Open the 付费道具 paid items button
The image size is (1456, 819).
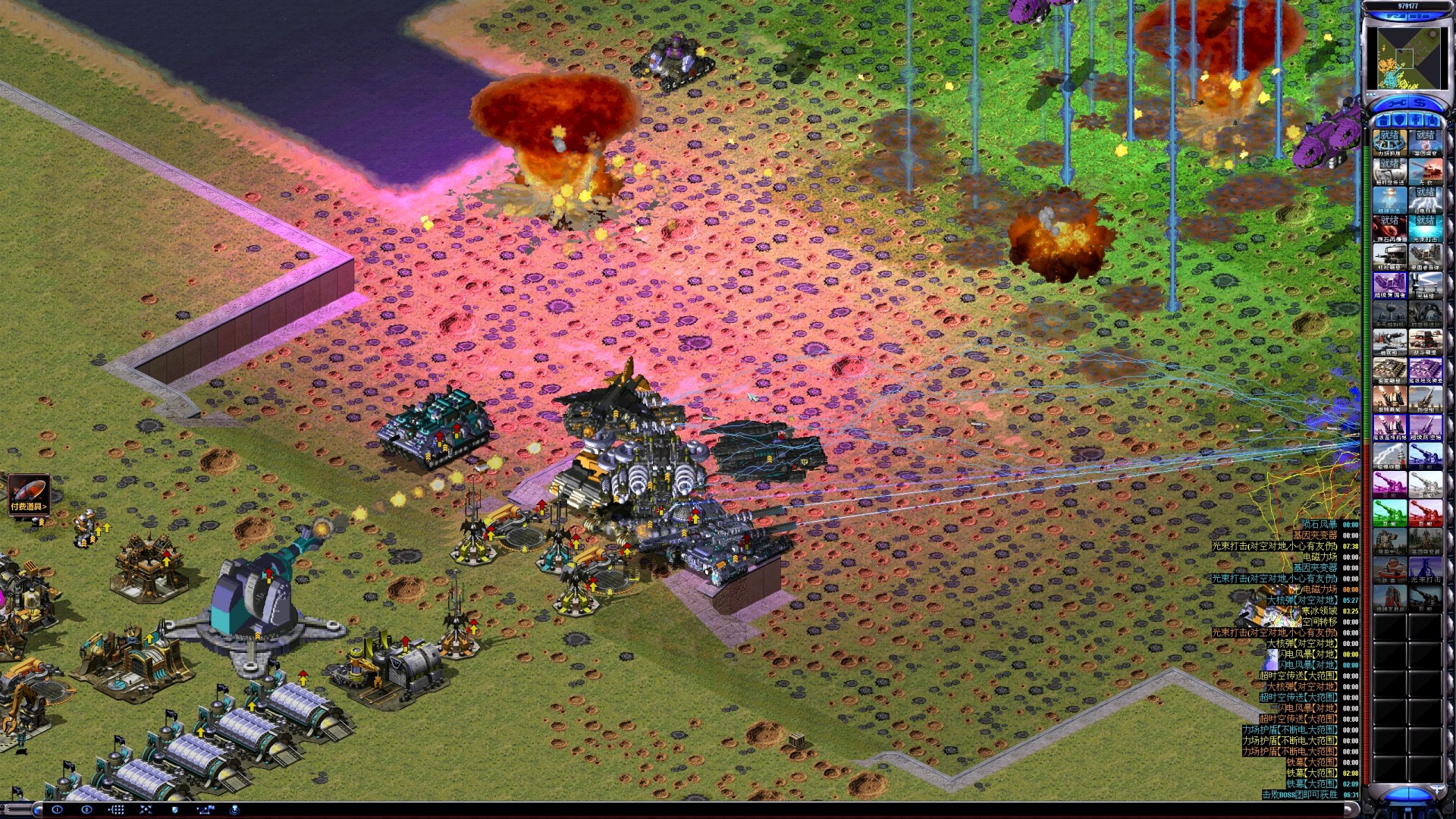pos(29,494)
